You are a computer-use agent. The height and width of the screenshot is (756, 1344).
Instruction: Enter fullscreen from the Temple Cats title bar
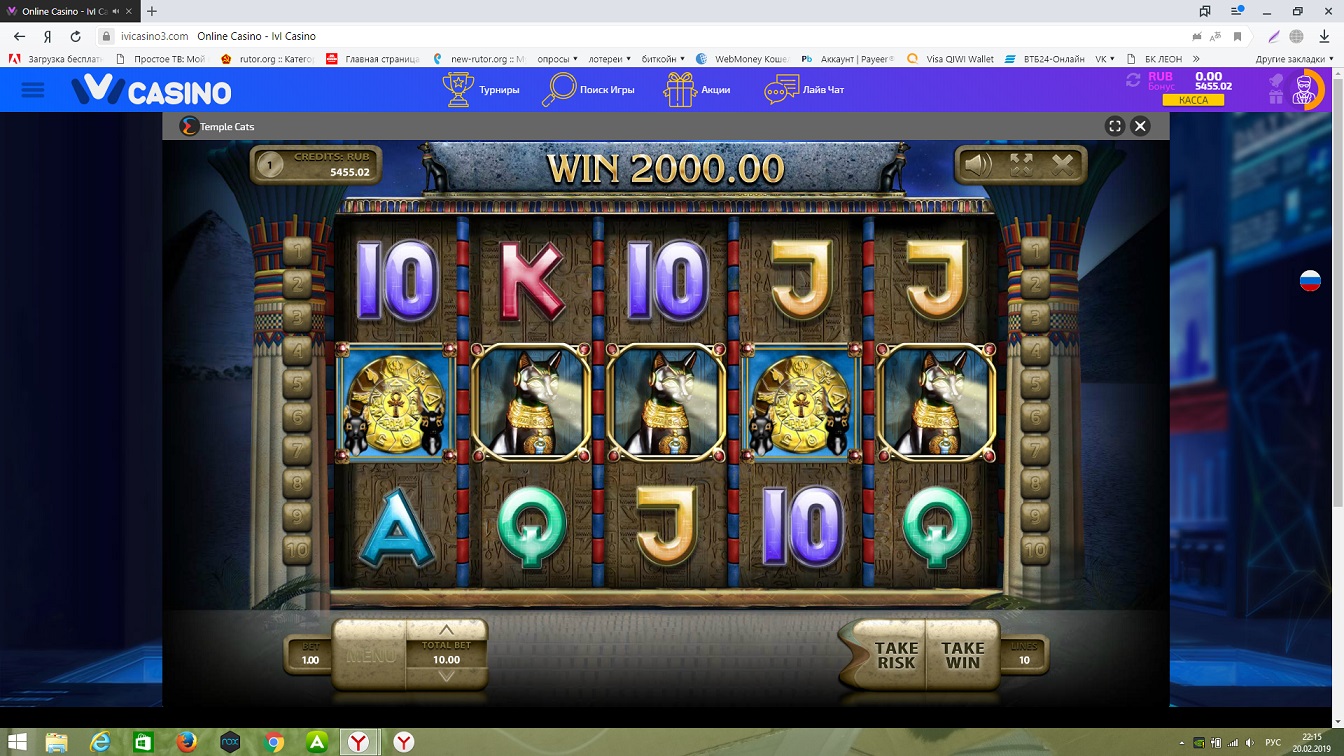1115,126
